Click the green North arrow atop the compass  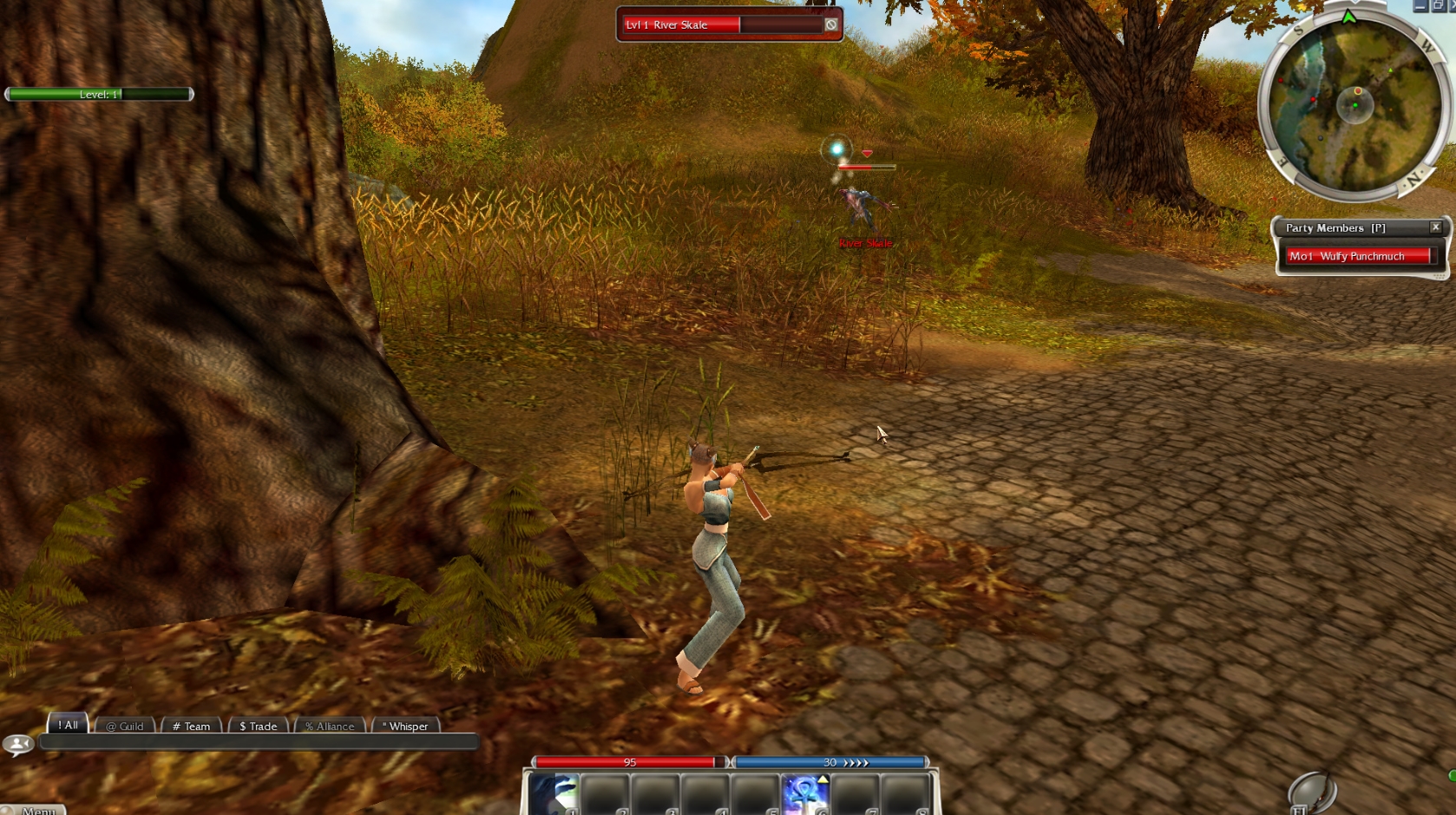(x=1350, y=15)
